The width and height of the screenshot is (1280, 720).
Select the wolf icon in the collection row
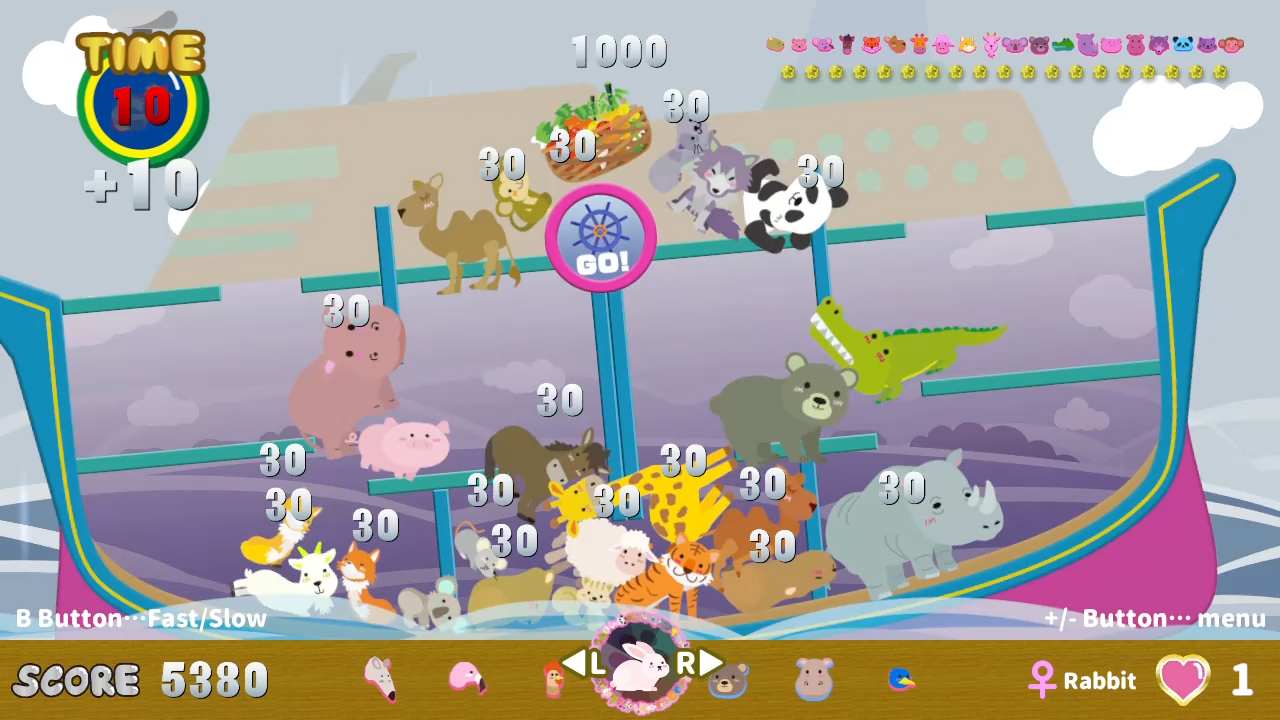click(1158, 47)
